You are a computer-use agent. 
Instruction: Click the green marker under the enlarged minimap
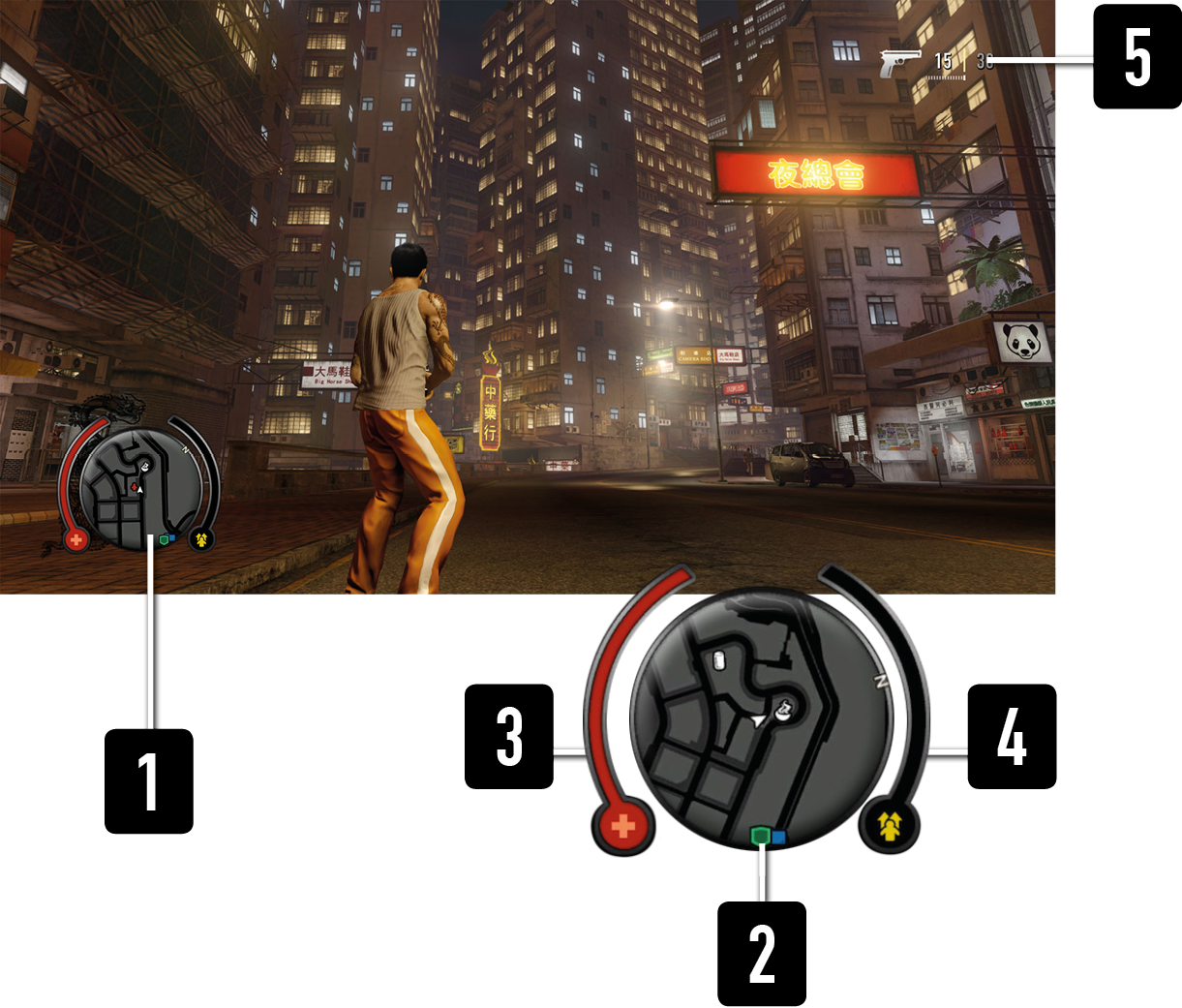pos(761,835)
